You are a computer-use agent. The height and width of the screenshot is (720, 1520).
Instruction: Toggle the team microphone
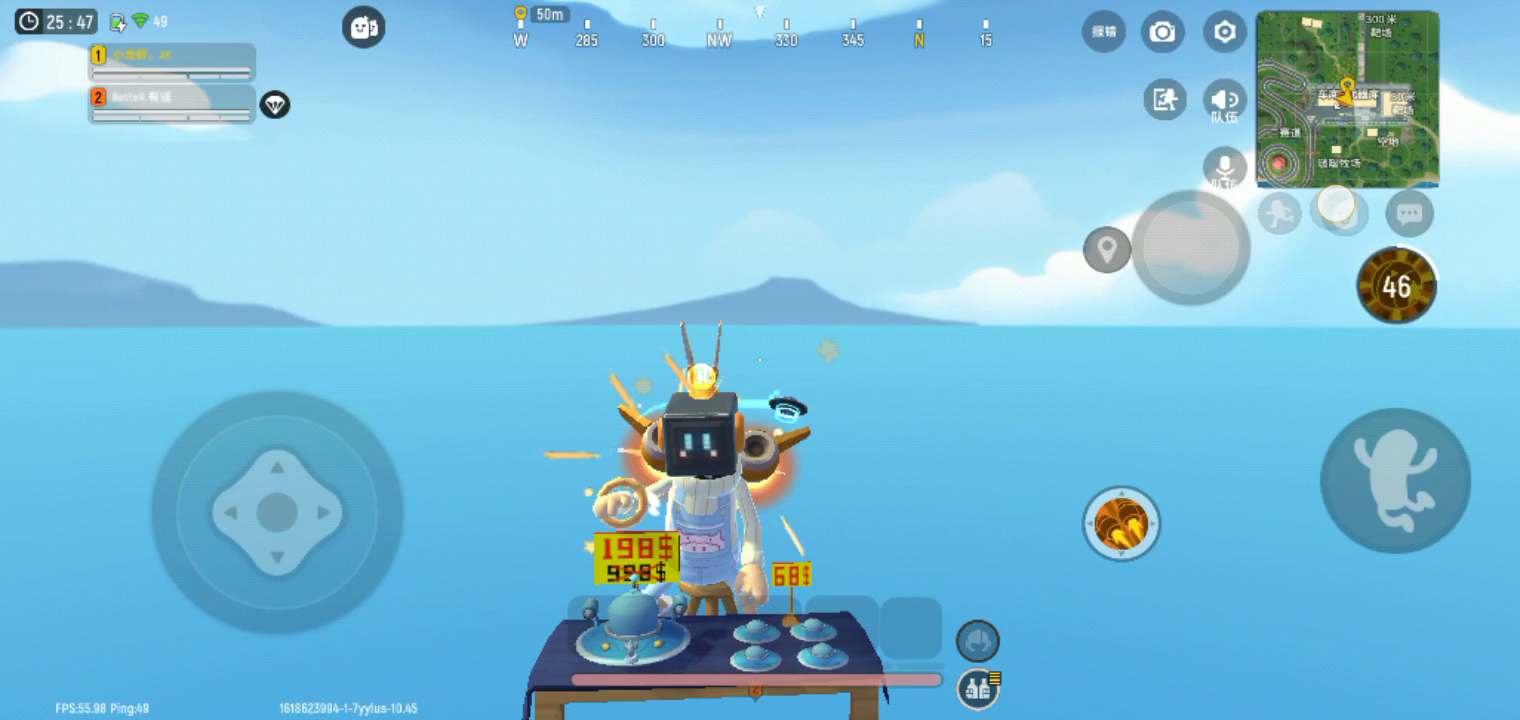tap(1224, 168)
